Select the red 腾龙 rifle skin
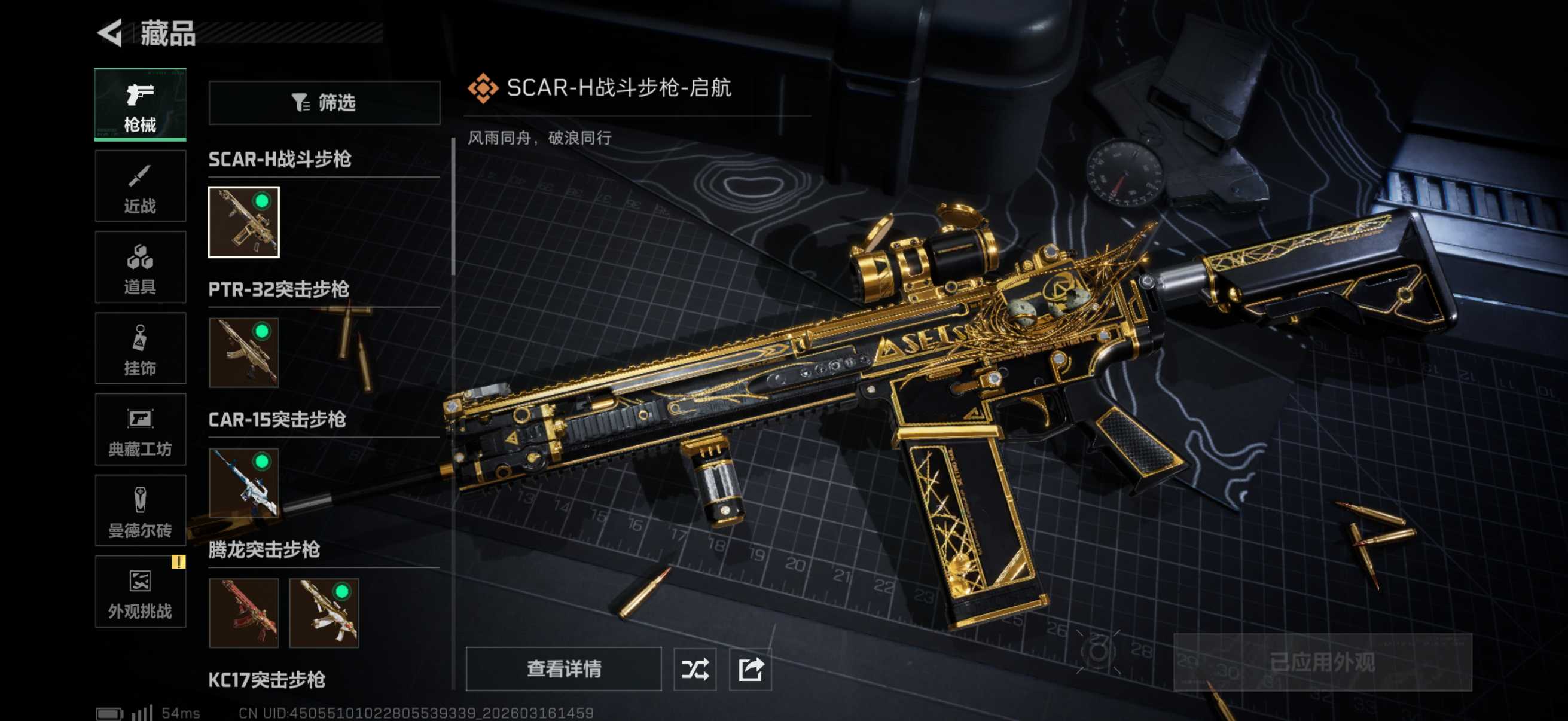Image resolution: width=1568 pixels, height=721 pixels. (243, 613)
